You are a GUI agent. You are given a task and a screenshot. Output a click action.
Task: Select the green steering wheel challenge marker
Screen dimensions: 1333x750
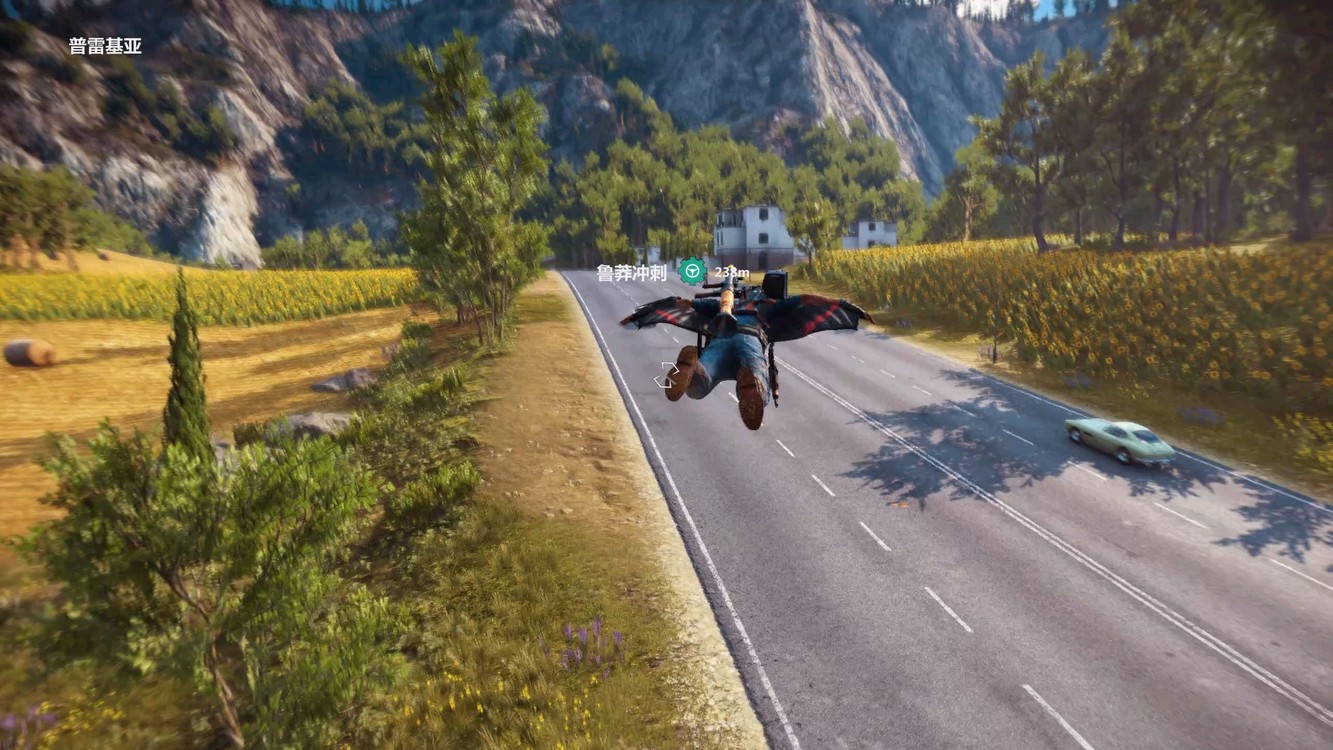pyautogui.click(x=692, y=271)
